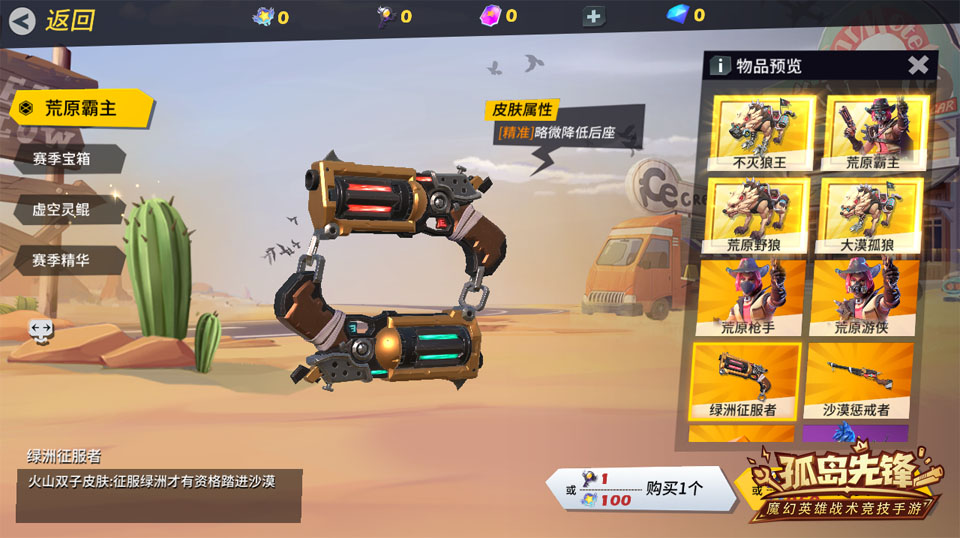Click the info icon beside 物品预览
960x538 pixels.
click(x=719, y=66)
